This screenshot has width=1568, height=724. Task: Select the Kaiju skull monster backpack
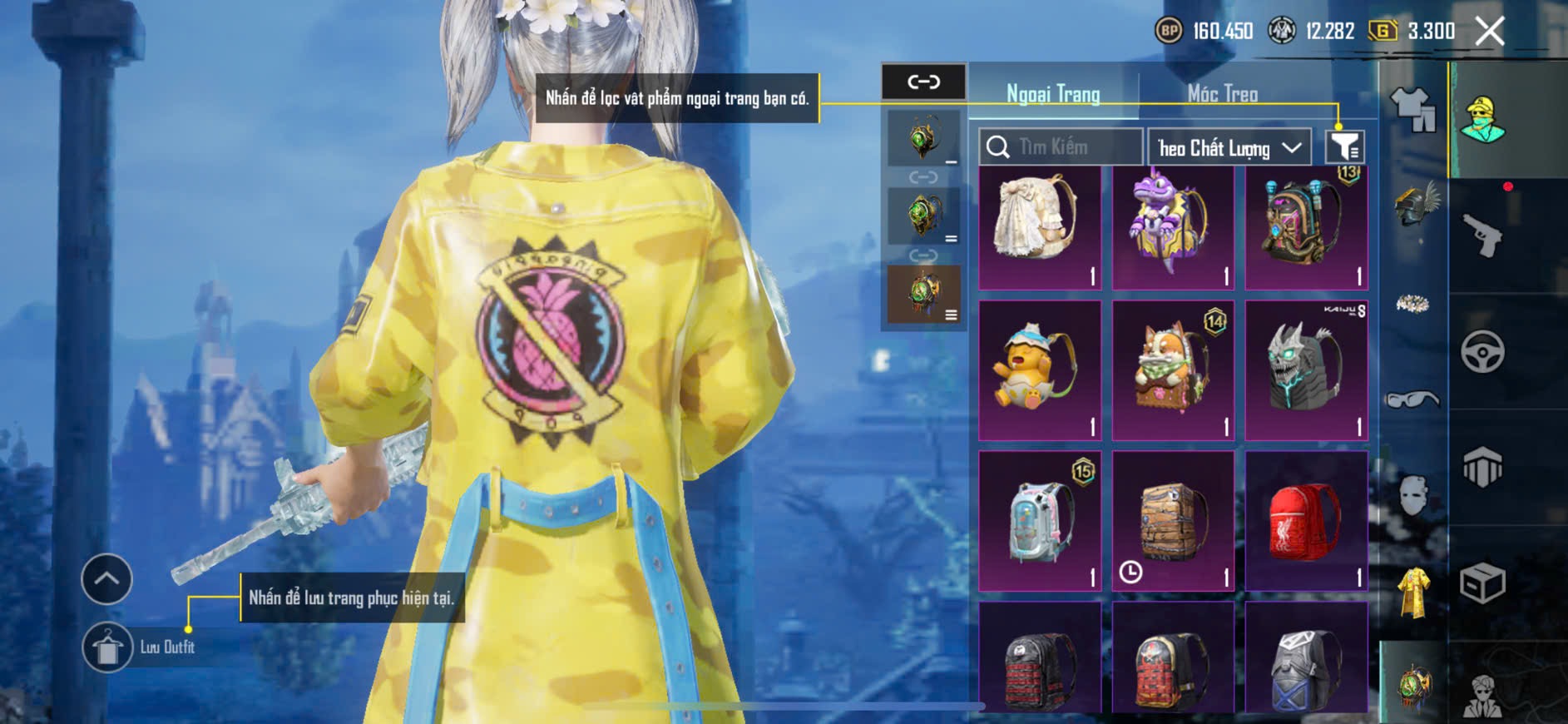pos(1305,370)
